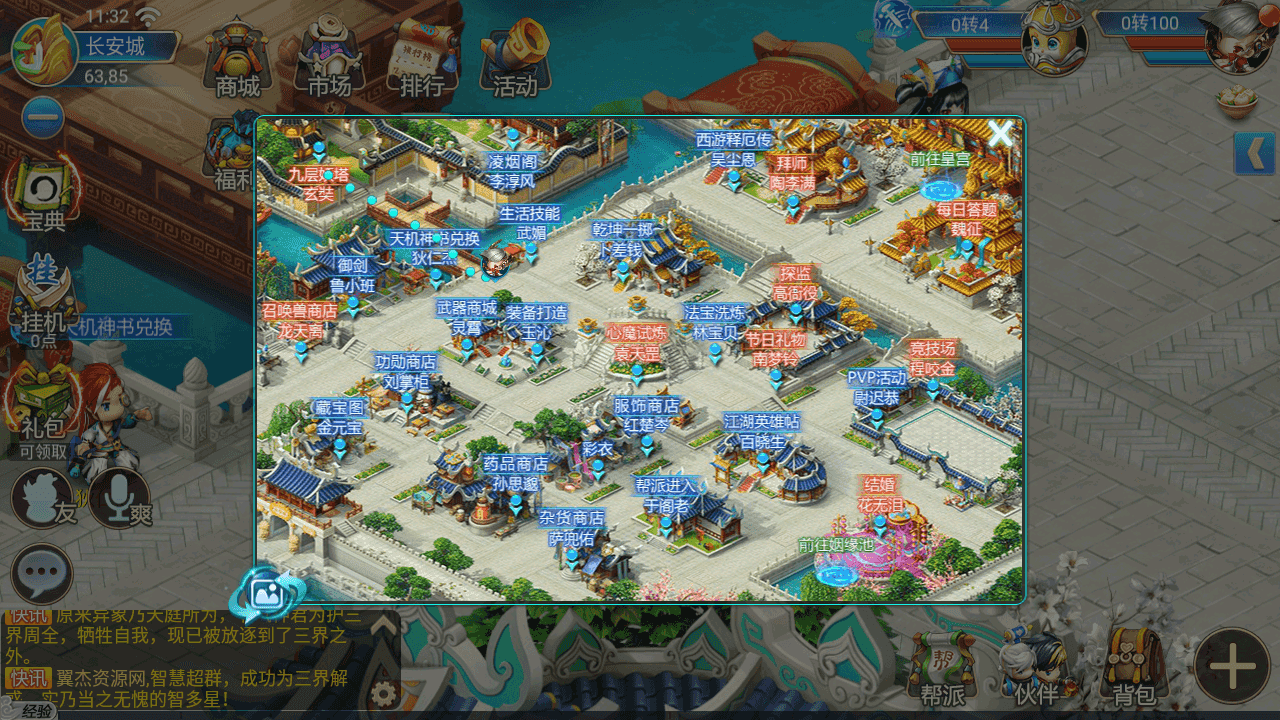Screen dimensions: 1280x720
Task: Open chat settings gear icon
Action: pyautogui.click(x=381, y=693)
